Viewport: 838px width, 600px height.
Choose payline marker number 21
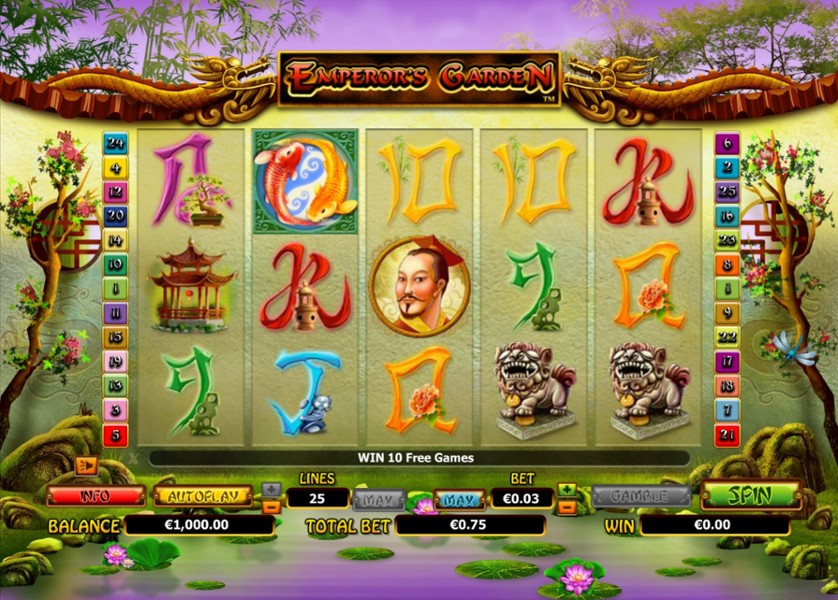point(726,435)
